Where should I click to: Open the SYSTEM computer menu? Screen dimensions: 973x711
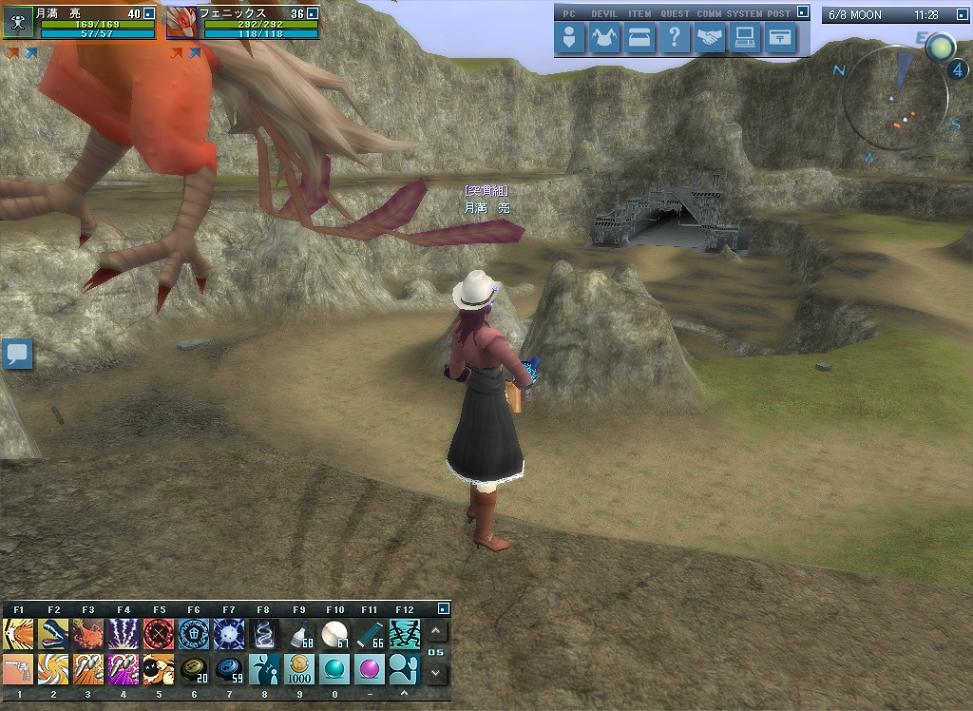click(x=746, y=38)
